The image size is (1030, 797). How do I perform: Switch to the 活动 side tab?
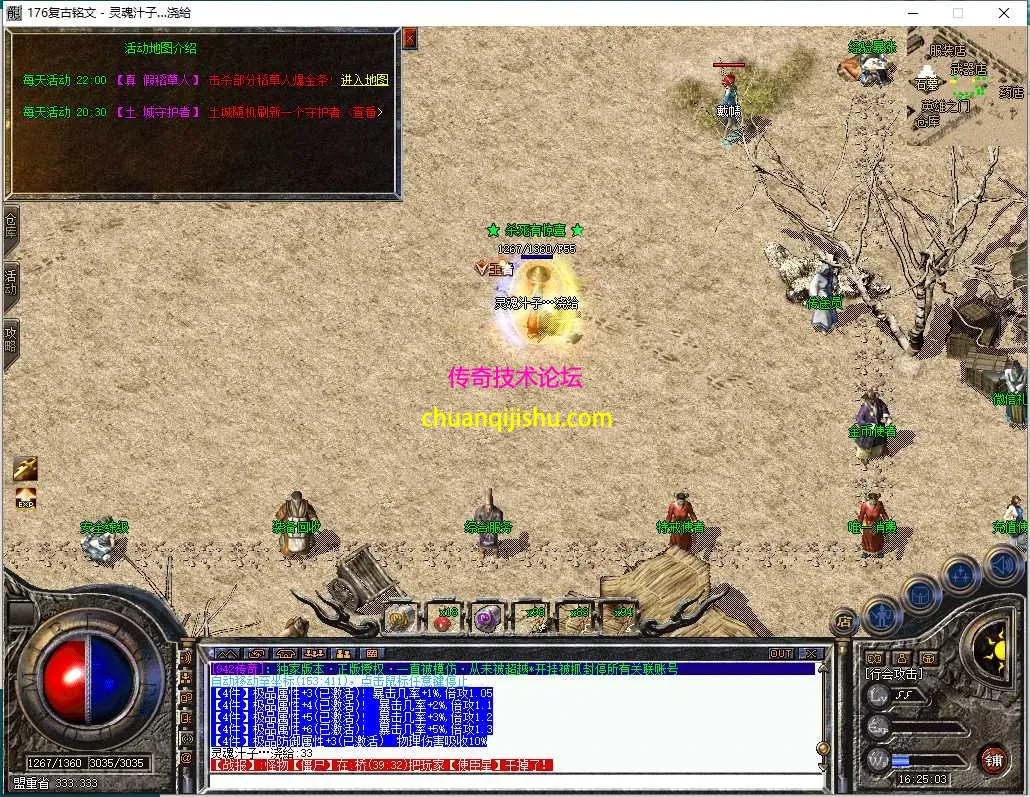[x=11, y=281]
